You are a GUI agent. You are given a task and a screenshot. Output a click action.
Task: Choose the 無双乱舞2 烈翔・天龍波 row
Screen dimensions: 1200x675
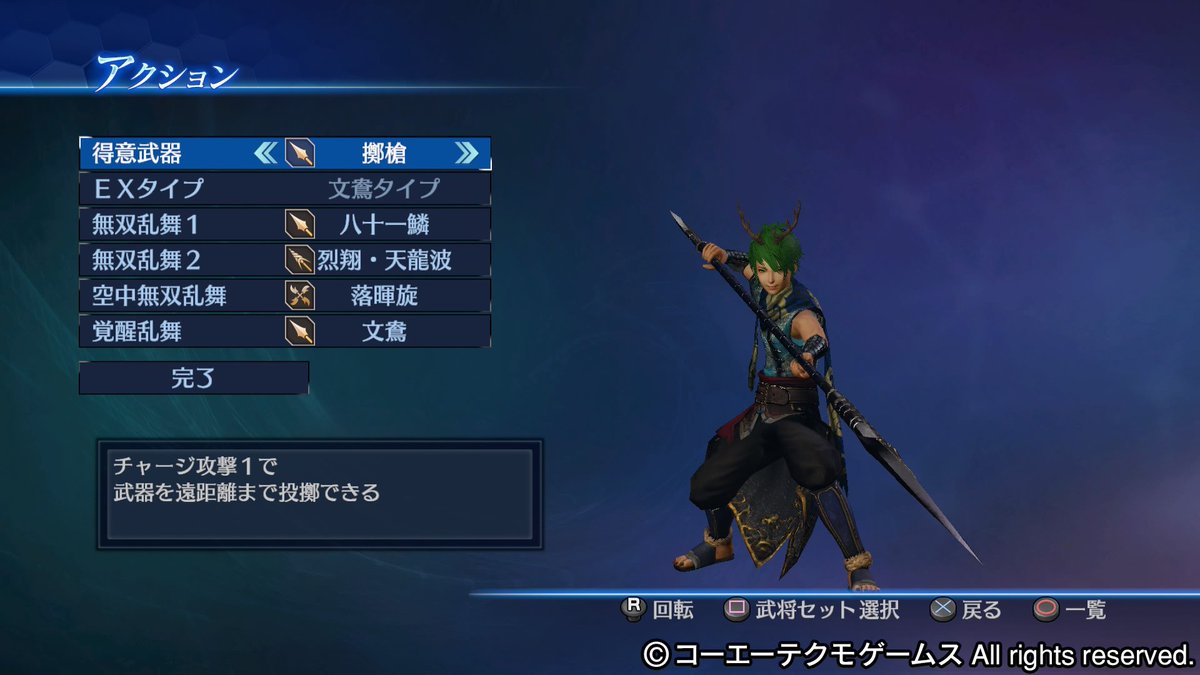285,260
